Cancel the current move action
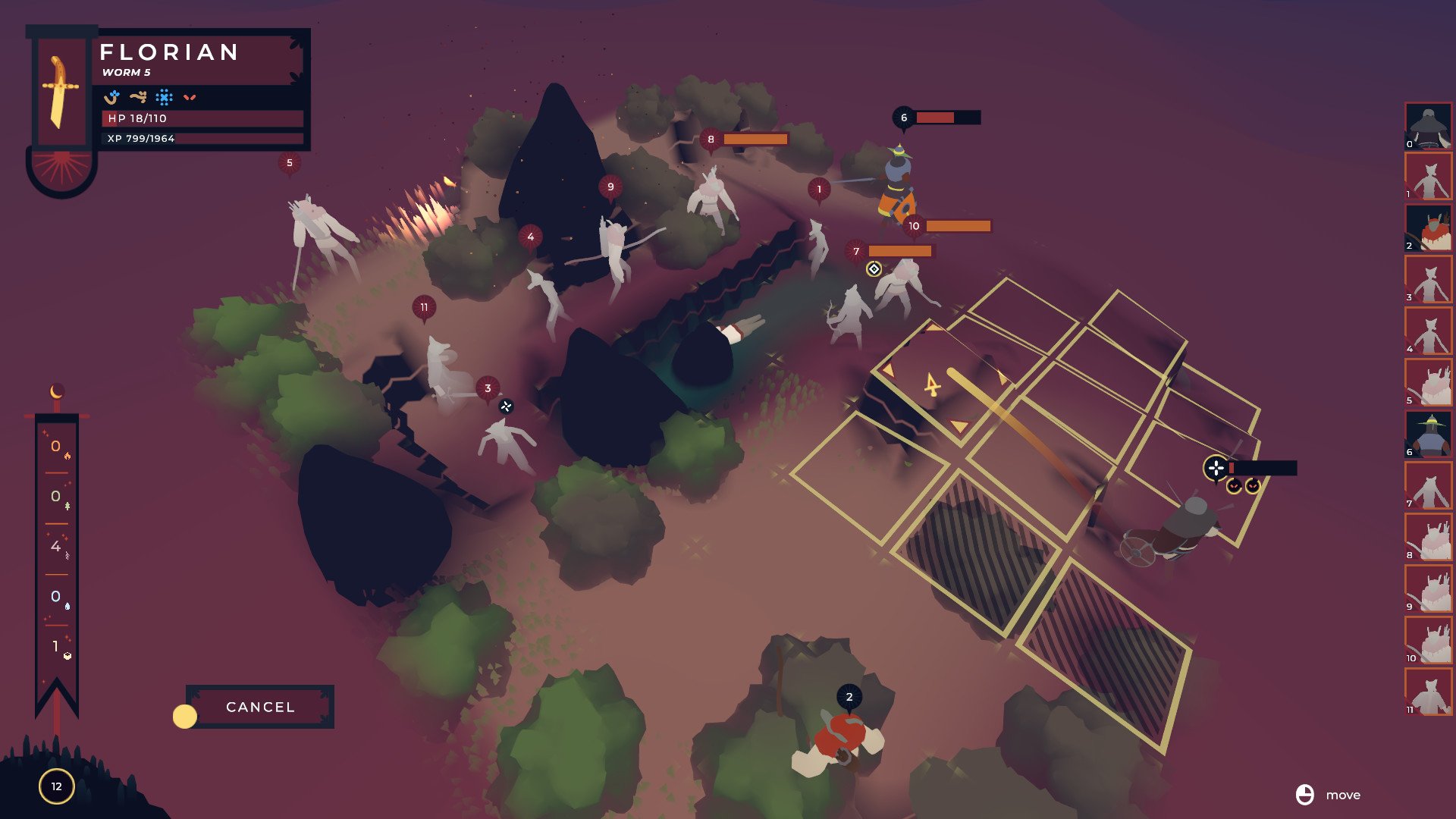Image resolution: width=1456 pixels, height=819 pixels. click(x=259, y=707)
